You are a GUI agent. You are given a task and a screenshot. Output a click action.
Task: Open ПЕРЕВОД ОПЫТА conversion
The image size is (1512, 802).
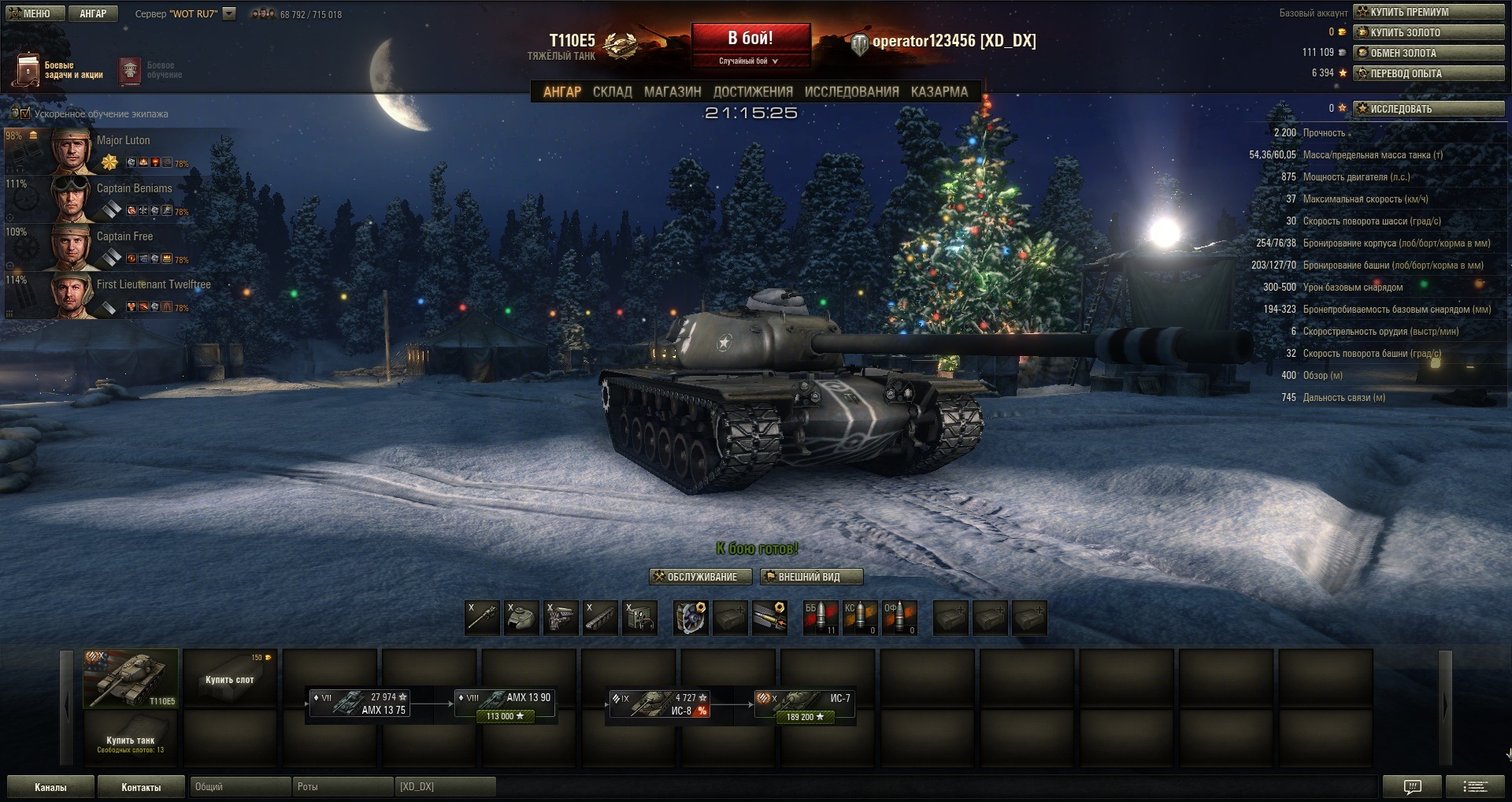tap(1428, 73)
